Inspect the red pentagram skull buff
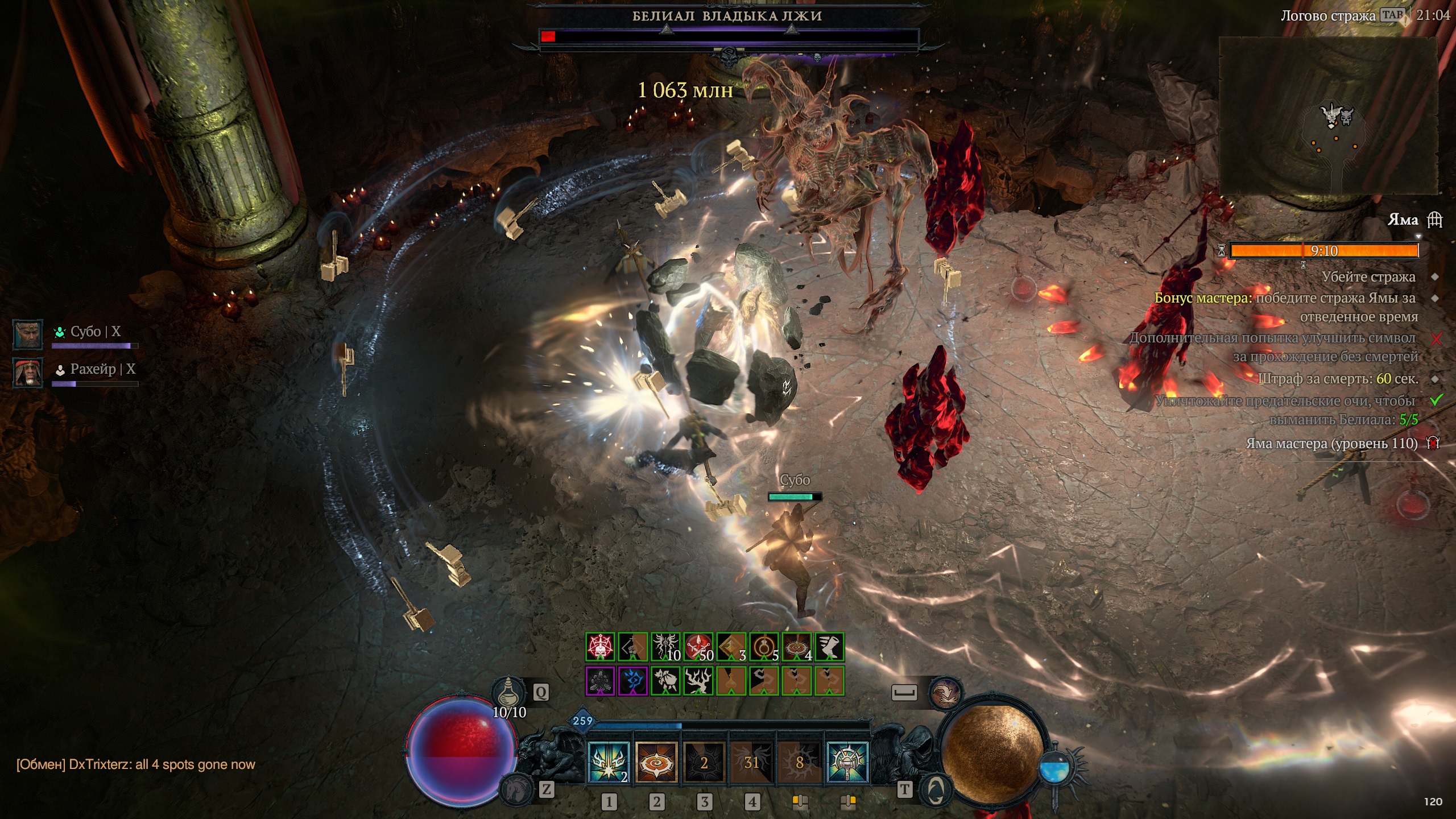Viewport: 1456px width, 819px height. [x=600, y=647]
